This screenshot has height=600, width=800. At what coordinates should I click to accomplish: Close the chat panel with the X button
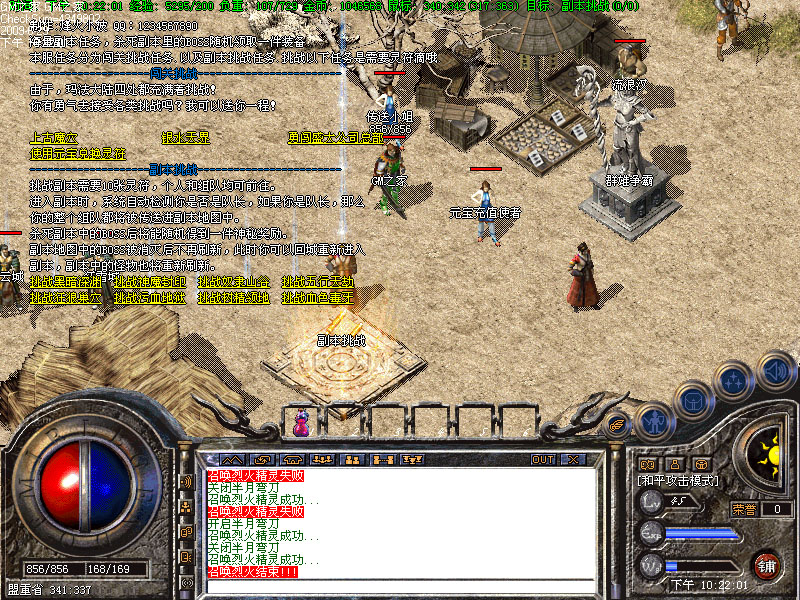[573, 459]
